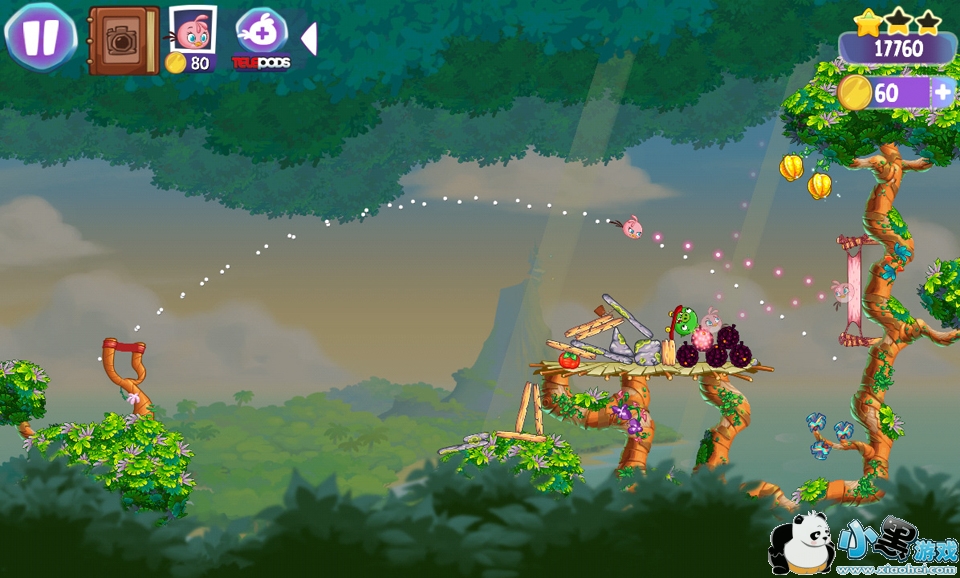960x578 pixels.
Task: Select the pink bird Stella portrait
Action: 192,30
